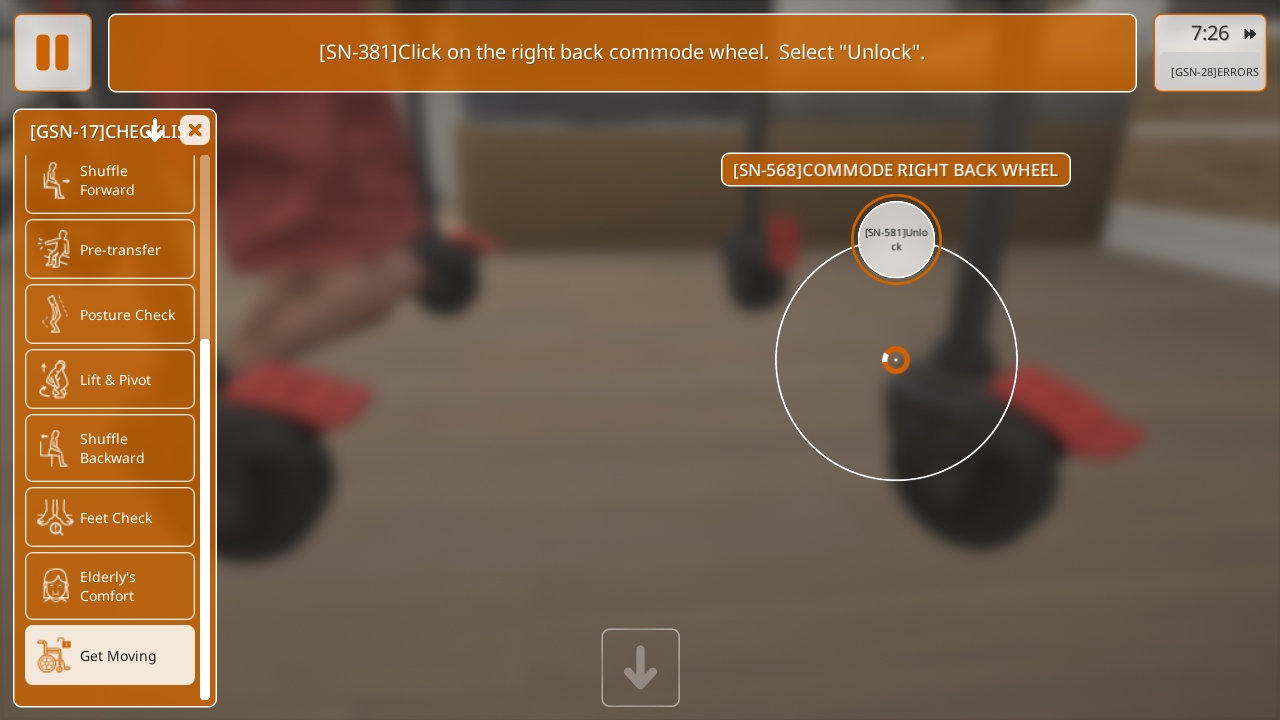1280x720 pixels.
Task: Select the Get Moving checklist step
Action: (x=110, y=655)
